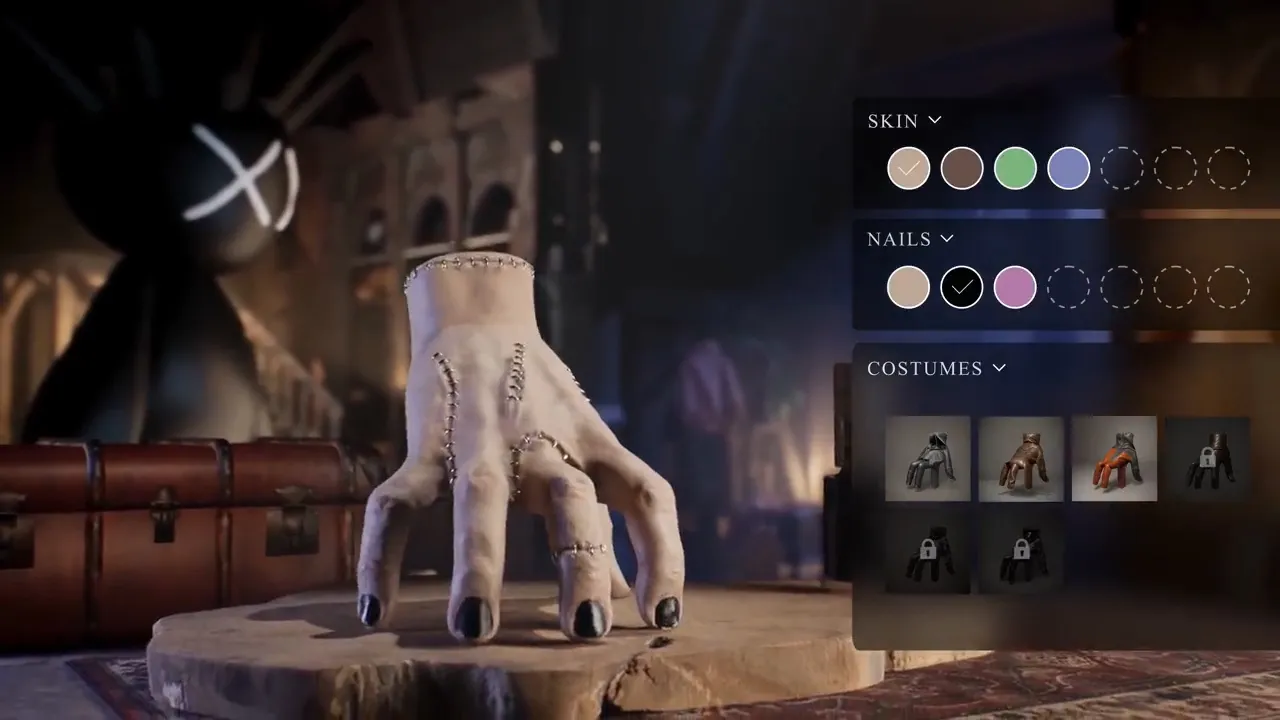Select the dark gray glove costume thumbnail

coord(928,458)
